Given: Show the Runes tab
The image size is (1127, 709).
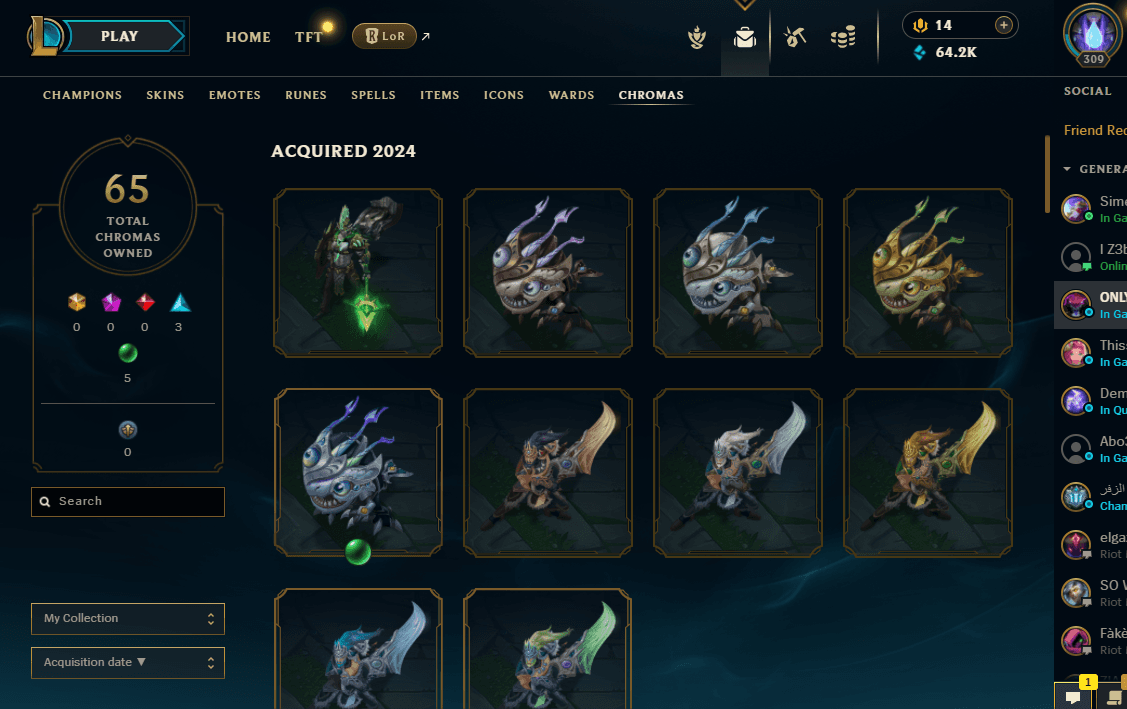Looking at the screenshot, I should click(x=306, y=95).
